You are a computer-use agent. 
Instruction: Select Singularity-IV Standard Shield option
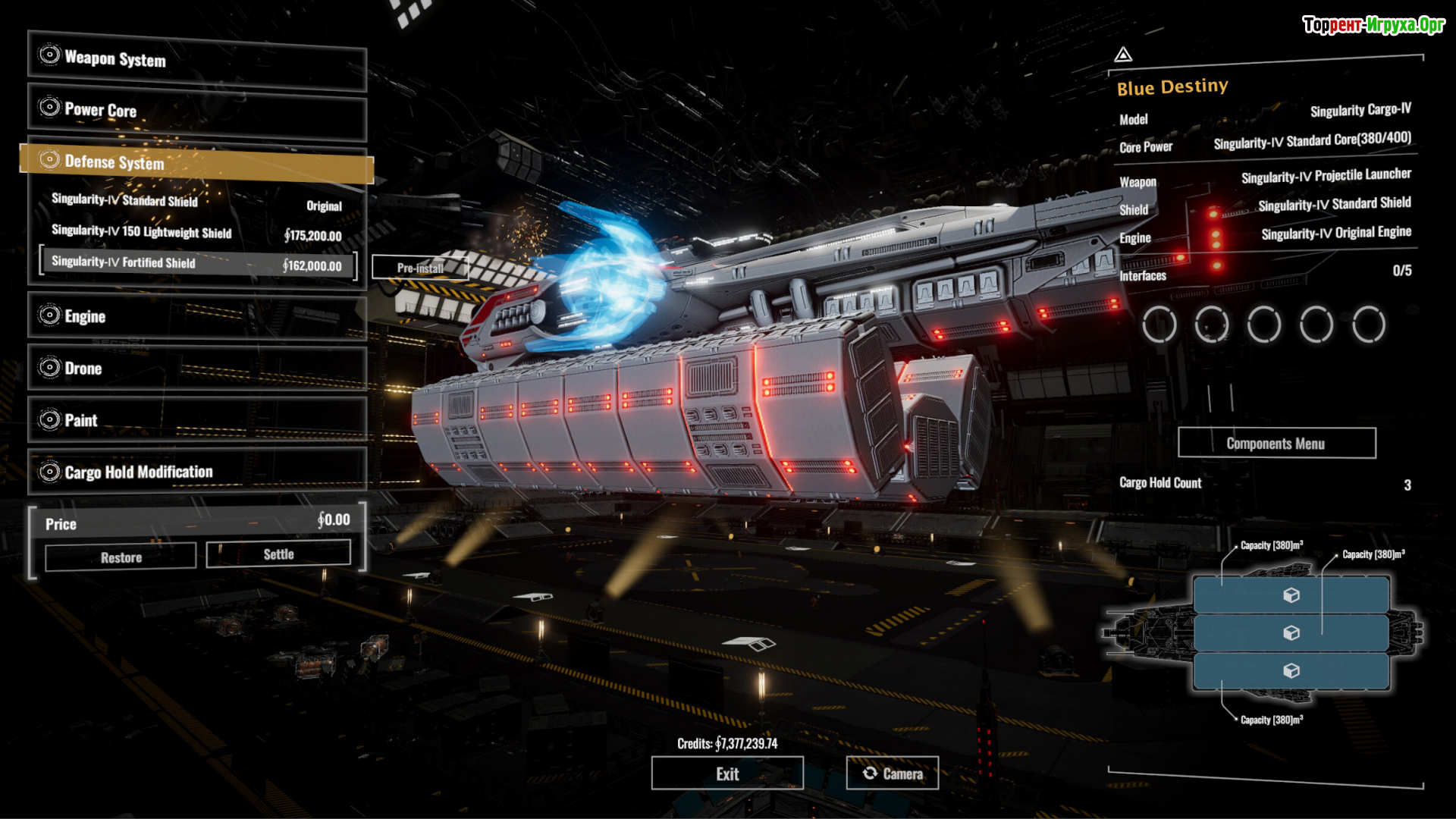[196, 202]
